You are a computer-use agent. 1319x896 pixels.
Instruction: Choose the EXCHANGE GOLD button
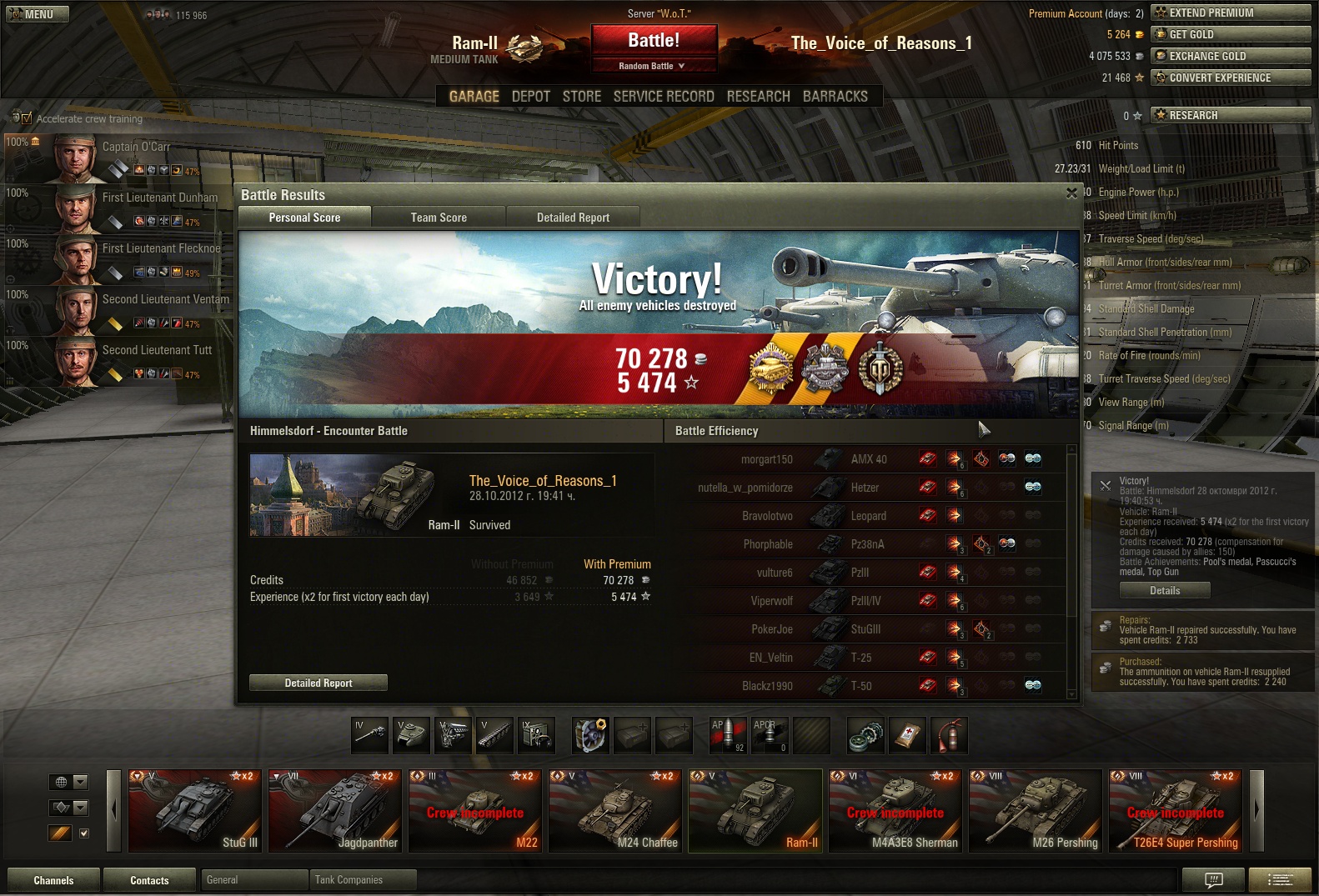[x=1230, y=56]
